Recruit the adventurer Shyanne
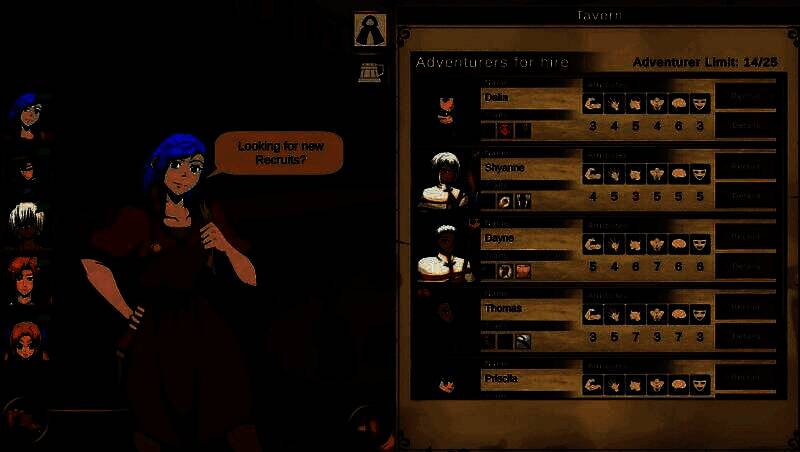The height and width of the screenshot is (452, 800). (x=746, y=167)
